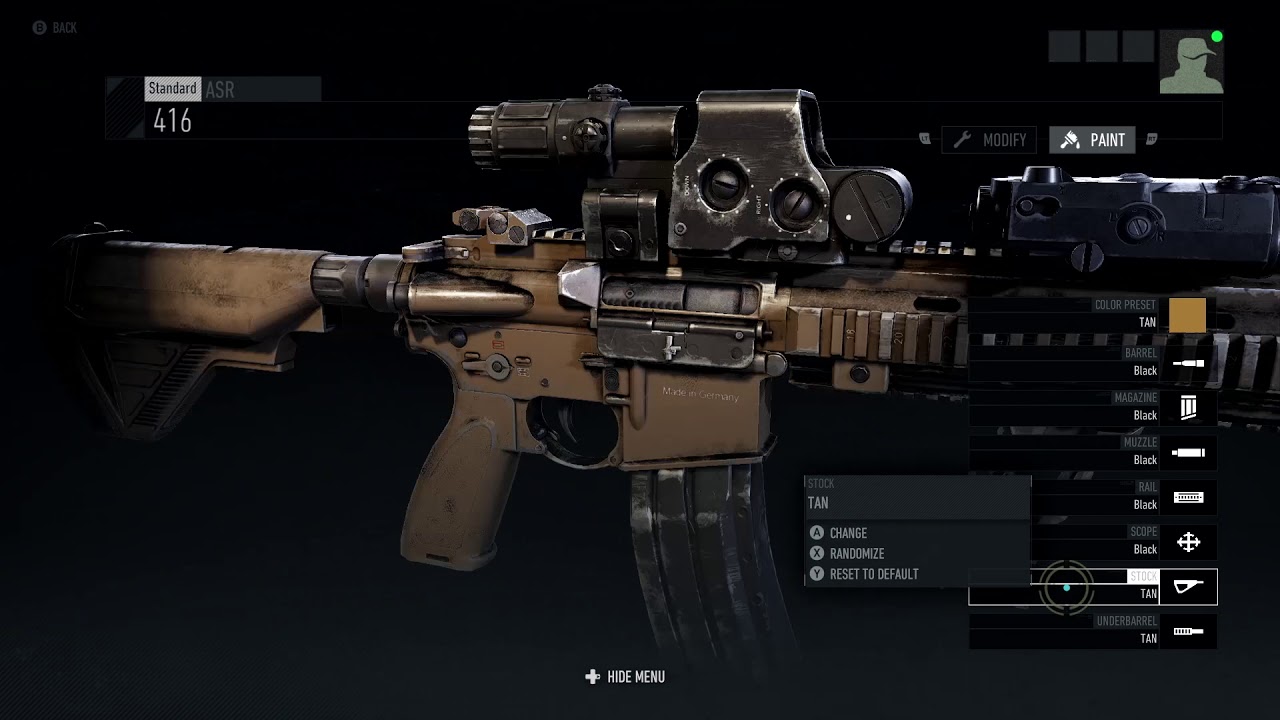
Task: Select the Magazine paint category icon
Action: tap(1188, 407)
